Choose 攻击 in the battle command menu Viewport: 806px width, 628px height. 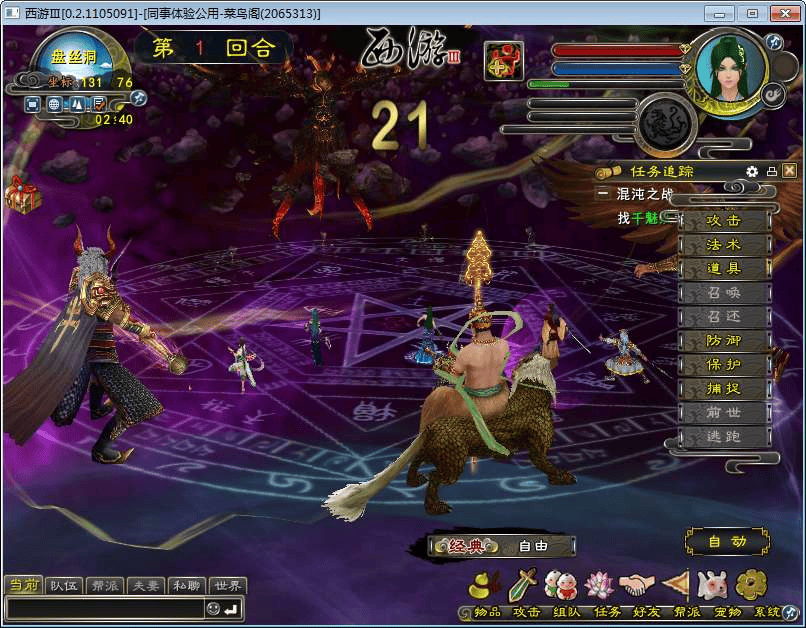pyautogui.click(x=724, y=221)
